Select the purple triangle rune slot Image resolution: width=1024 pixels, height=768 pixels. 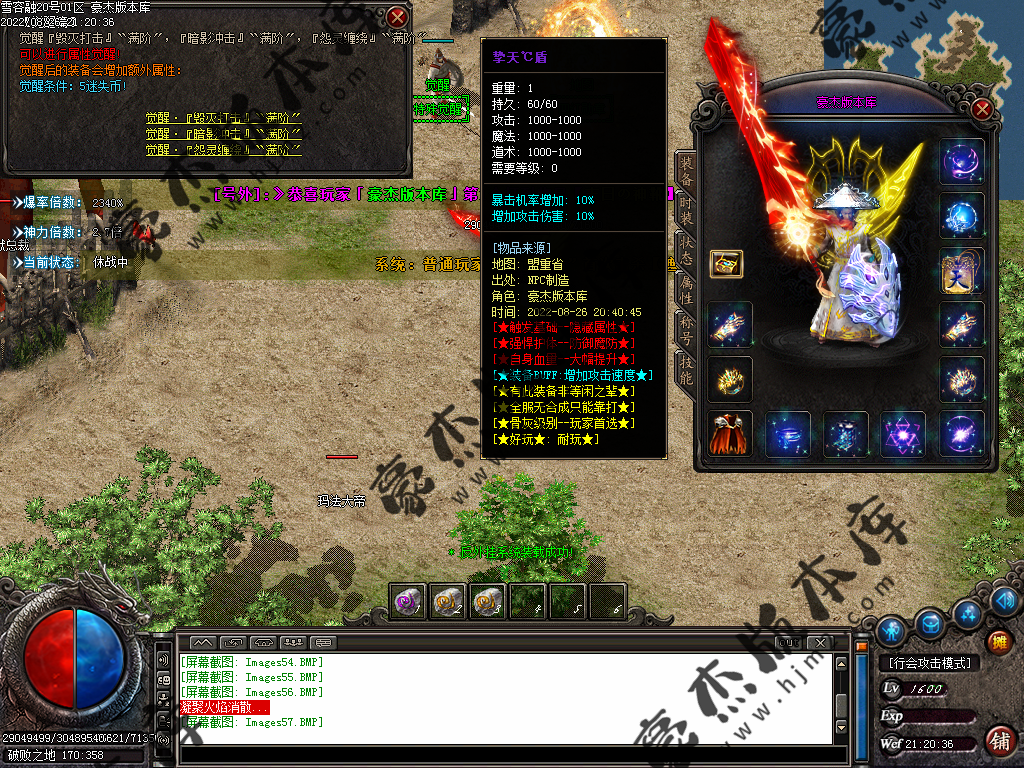(x=903, y=434)
